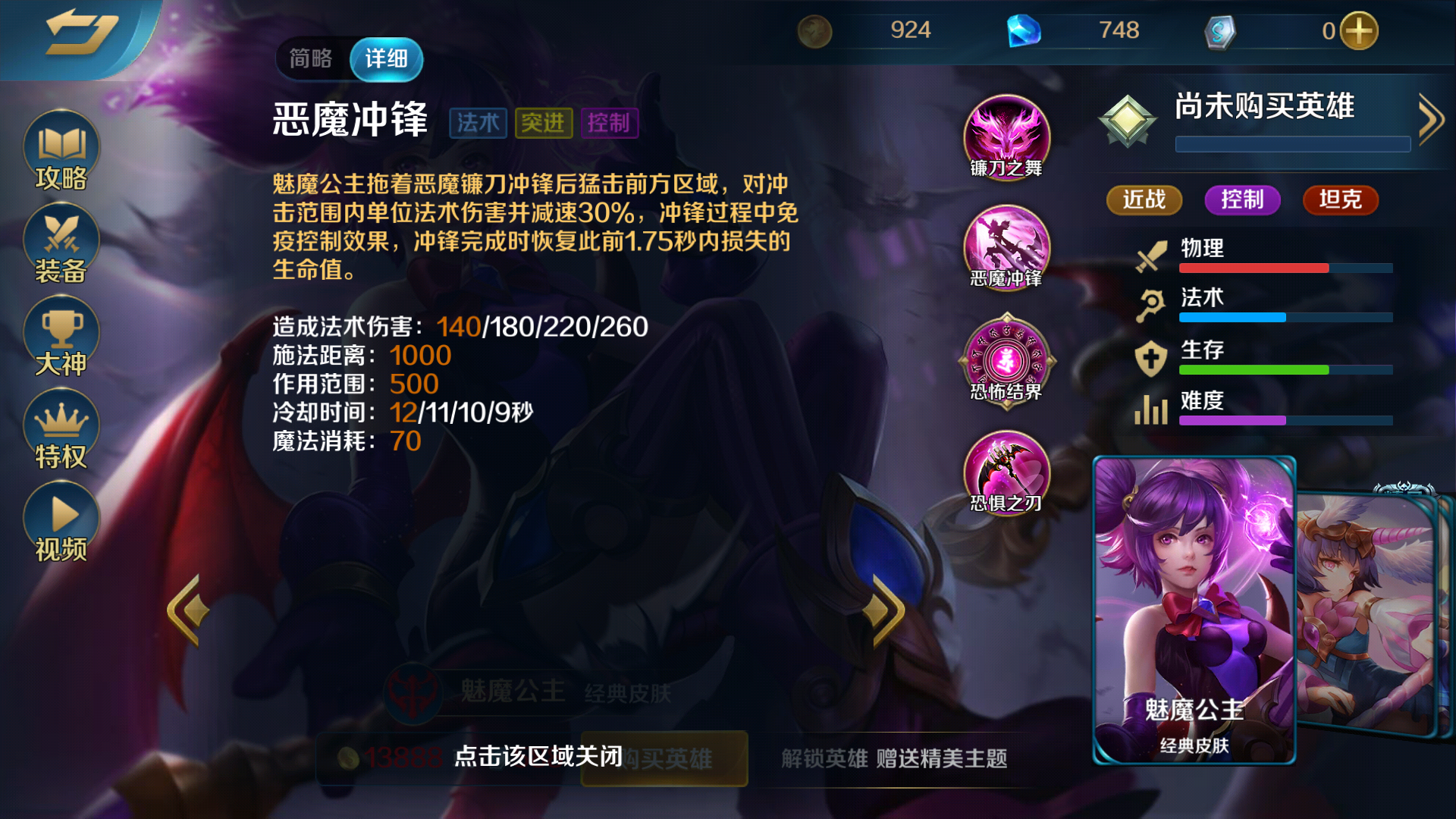1456x819 pixels.
Task: Select the 坦克 hero type tag
Action: [x=1339, y=200]
